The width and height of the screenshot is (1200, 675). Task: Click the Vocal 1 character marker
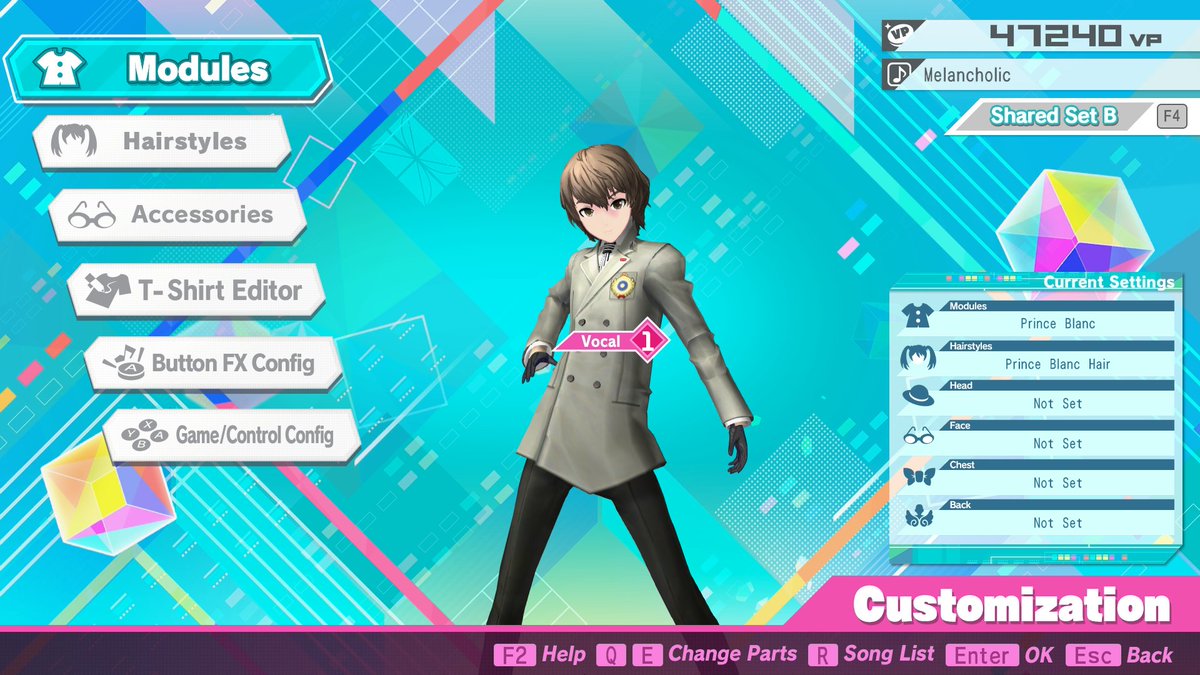click(x=610, y=341)
